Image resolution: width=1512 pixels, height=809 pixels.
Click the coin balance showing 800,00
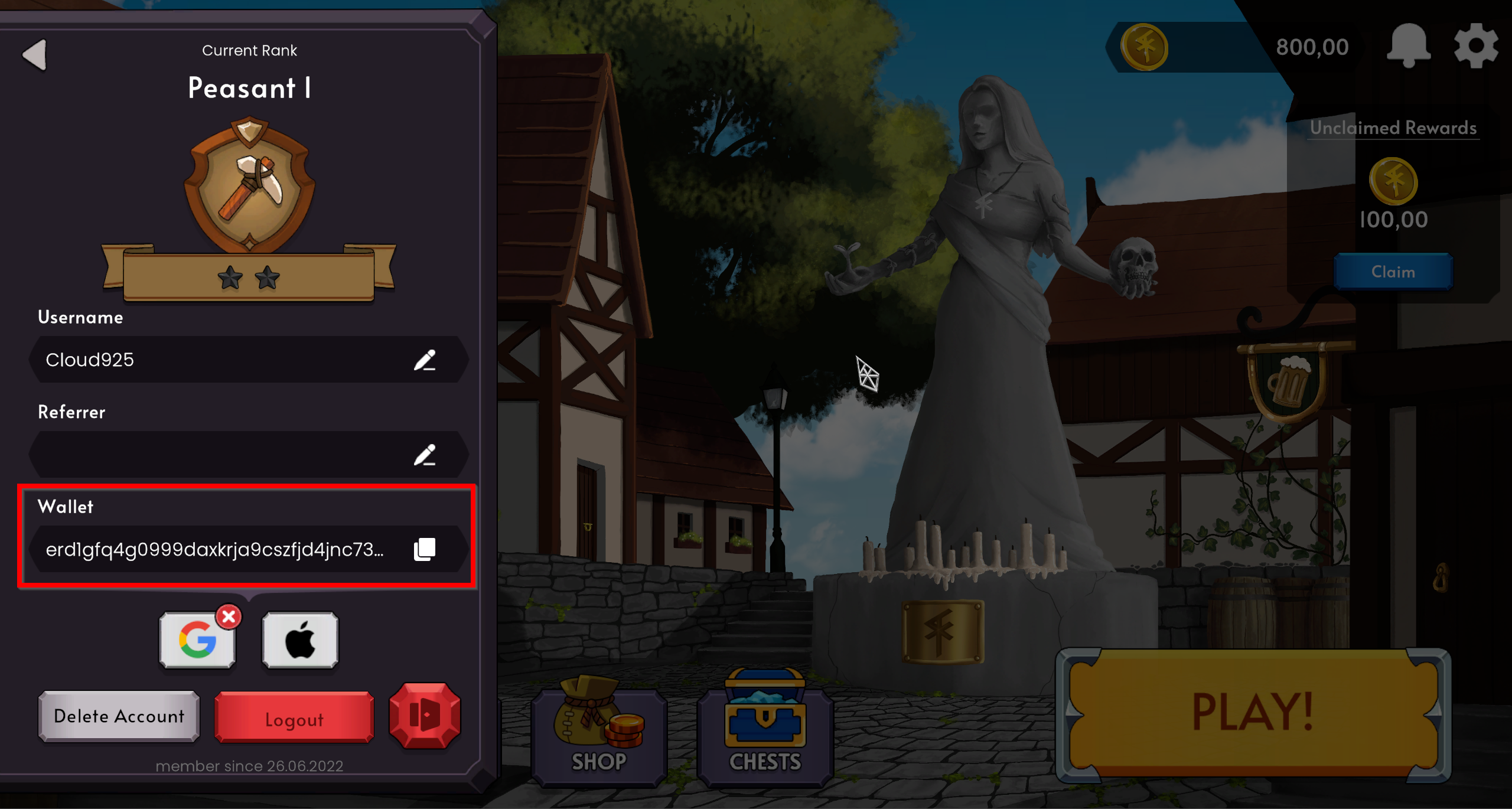[x=1312, y=47]
